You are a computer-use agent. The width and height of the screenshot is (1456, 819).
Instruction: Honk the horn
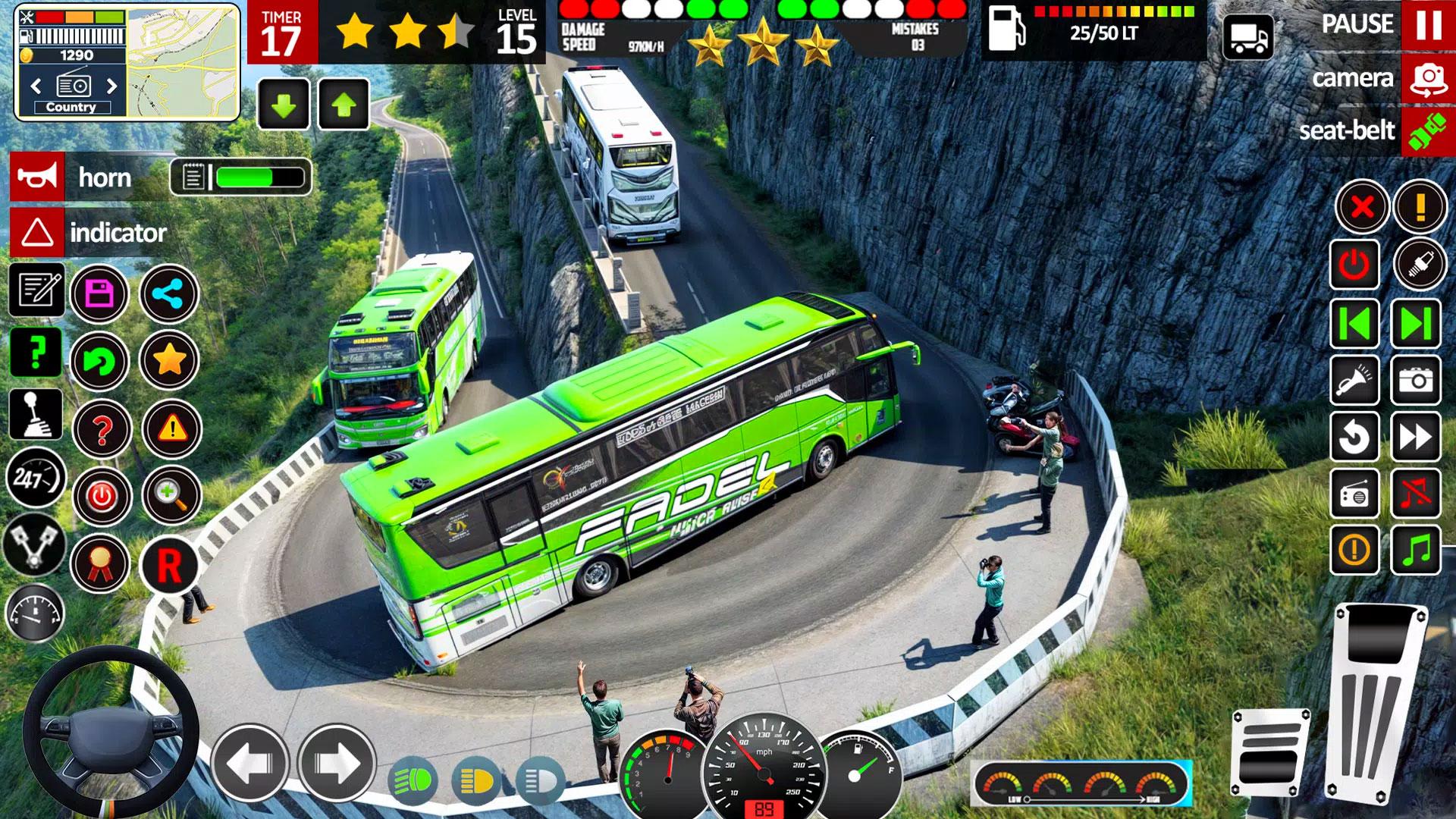tap(37, 177)
